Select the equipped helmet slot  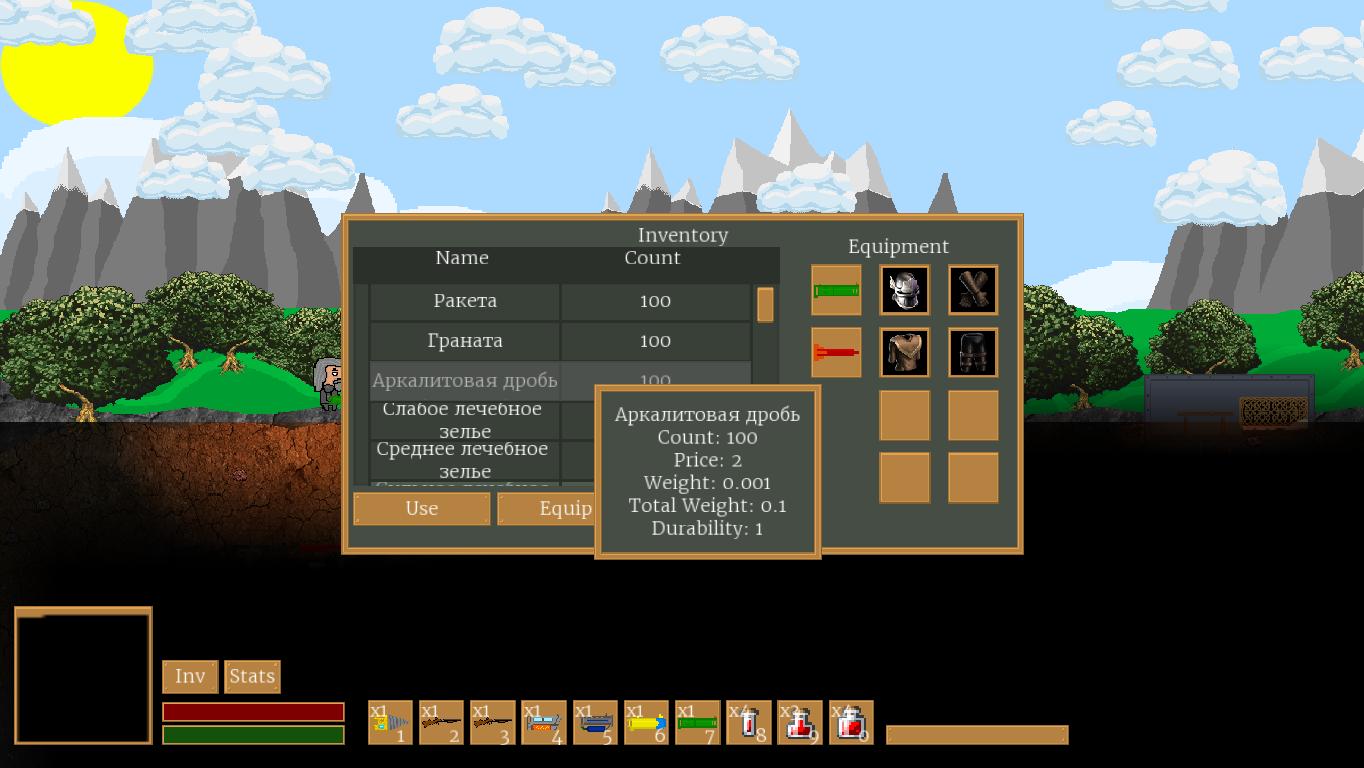(x=904, y=290)
